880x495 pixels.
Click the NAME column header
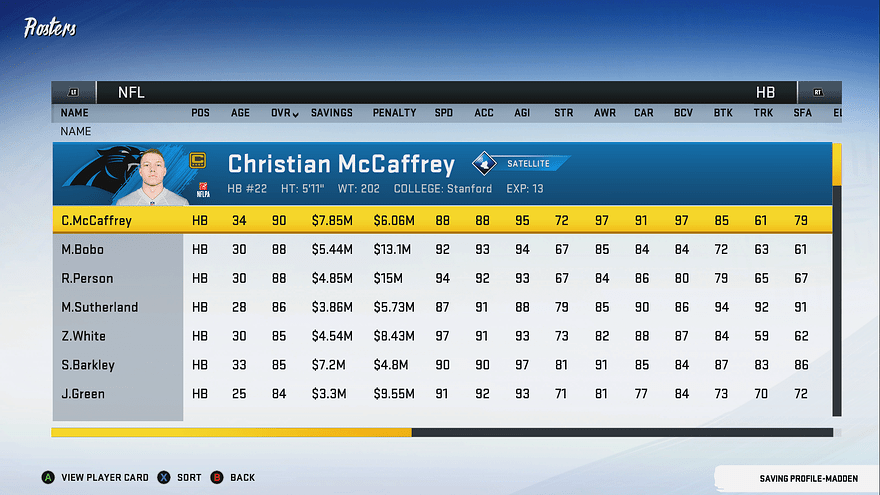[x=74, y=113]
